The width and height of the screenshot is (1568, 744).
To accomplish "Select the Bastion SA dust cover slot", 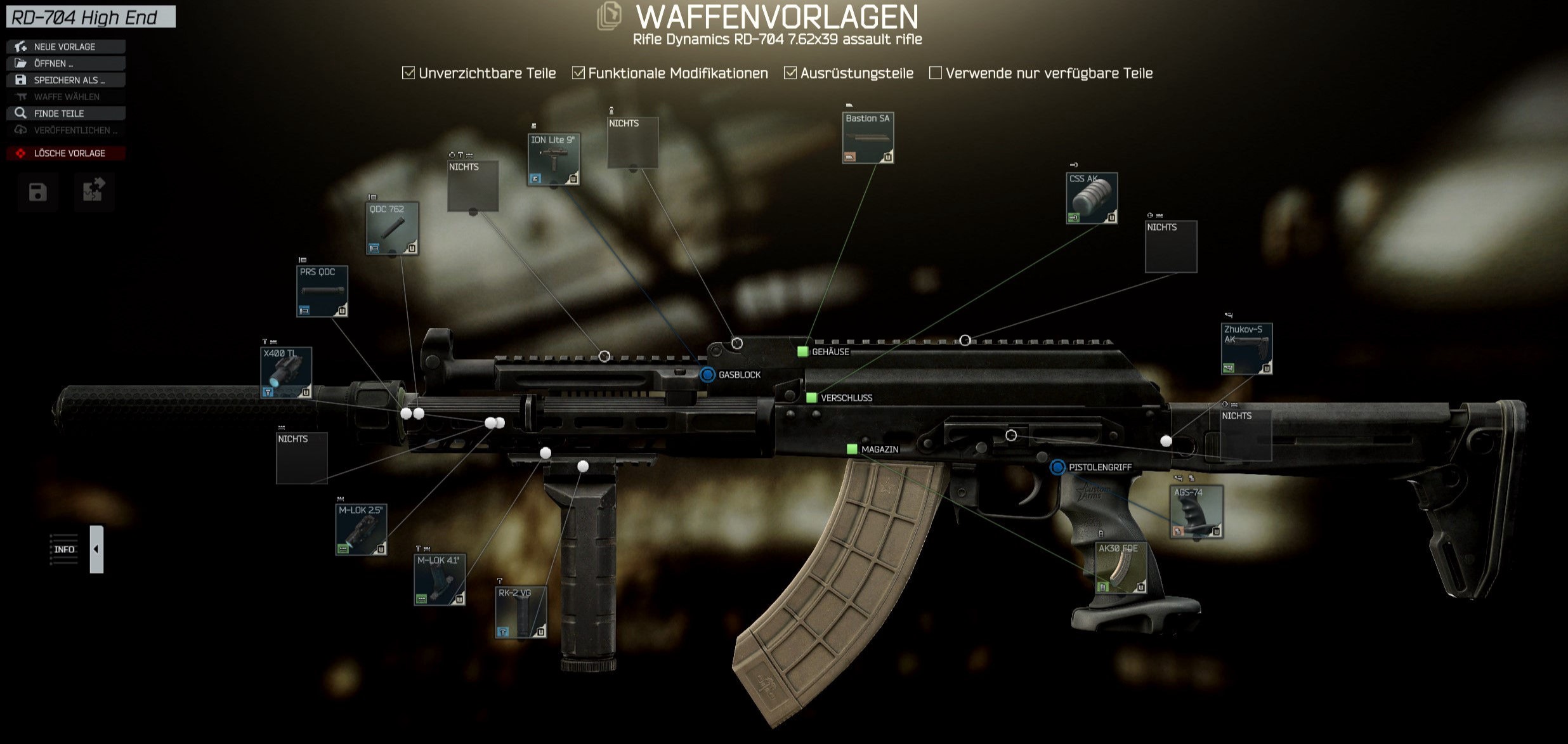I will pos(868,138).
